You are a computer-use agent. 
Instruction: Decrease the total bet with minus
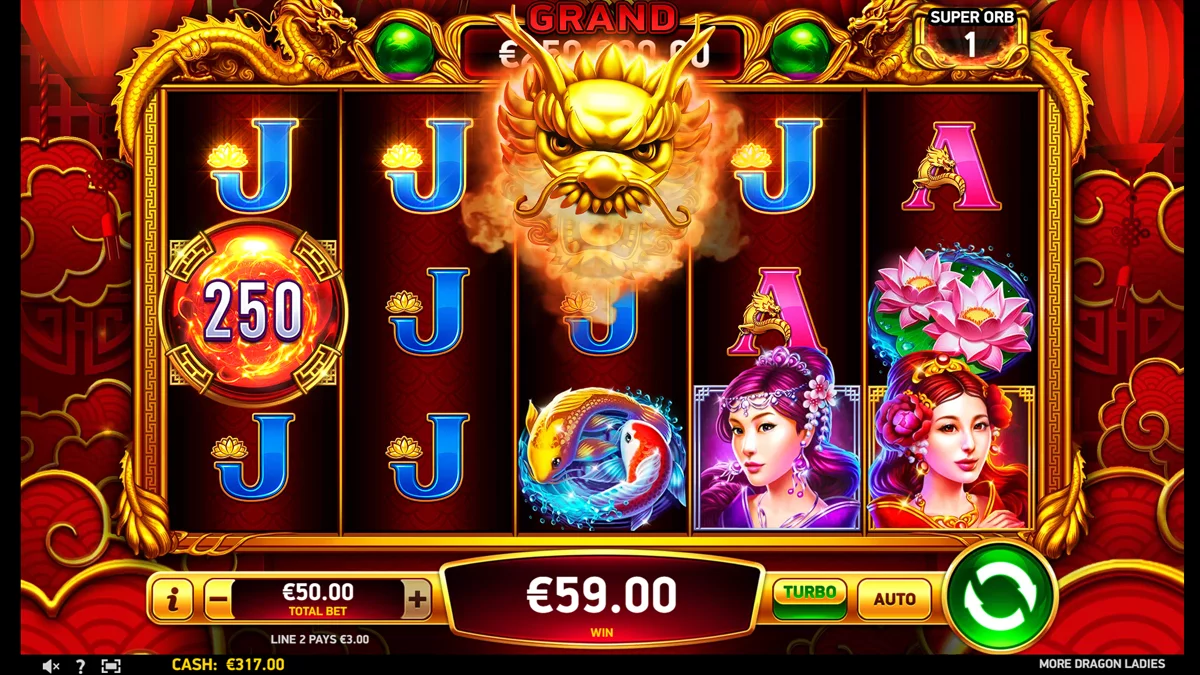coord(218,600)
